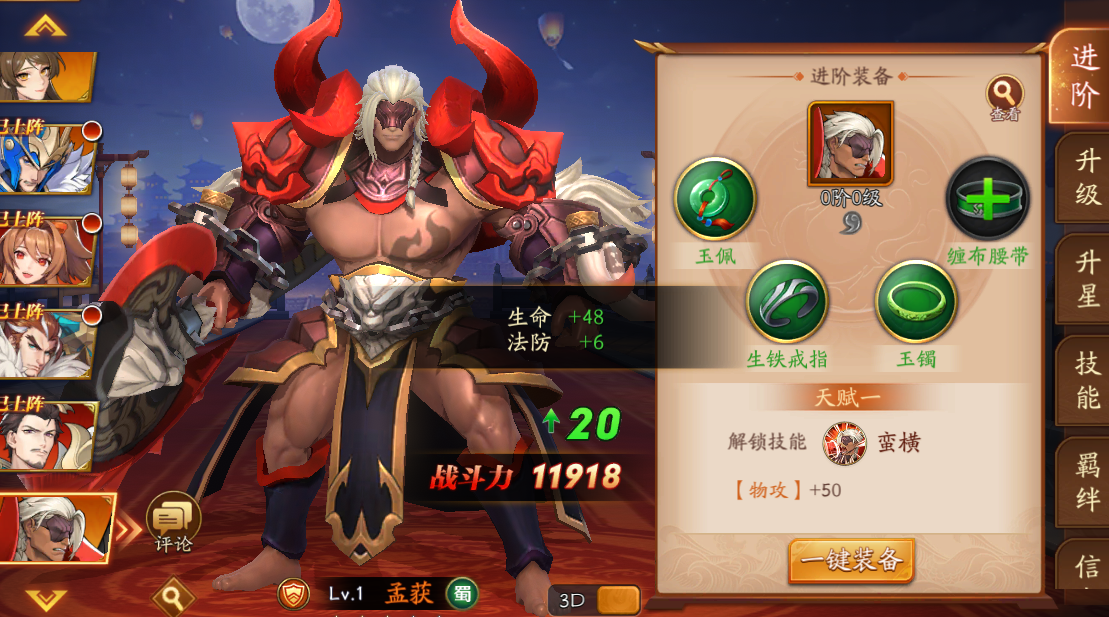Image resolution: width=1109 pixels, height=617 pixels.
Task: Select the 玉佩 jade pendant equipment slot
Action: point(715,199)
